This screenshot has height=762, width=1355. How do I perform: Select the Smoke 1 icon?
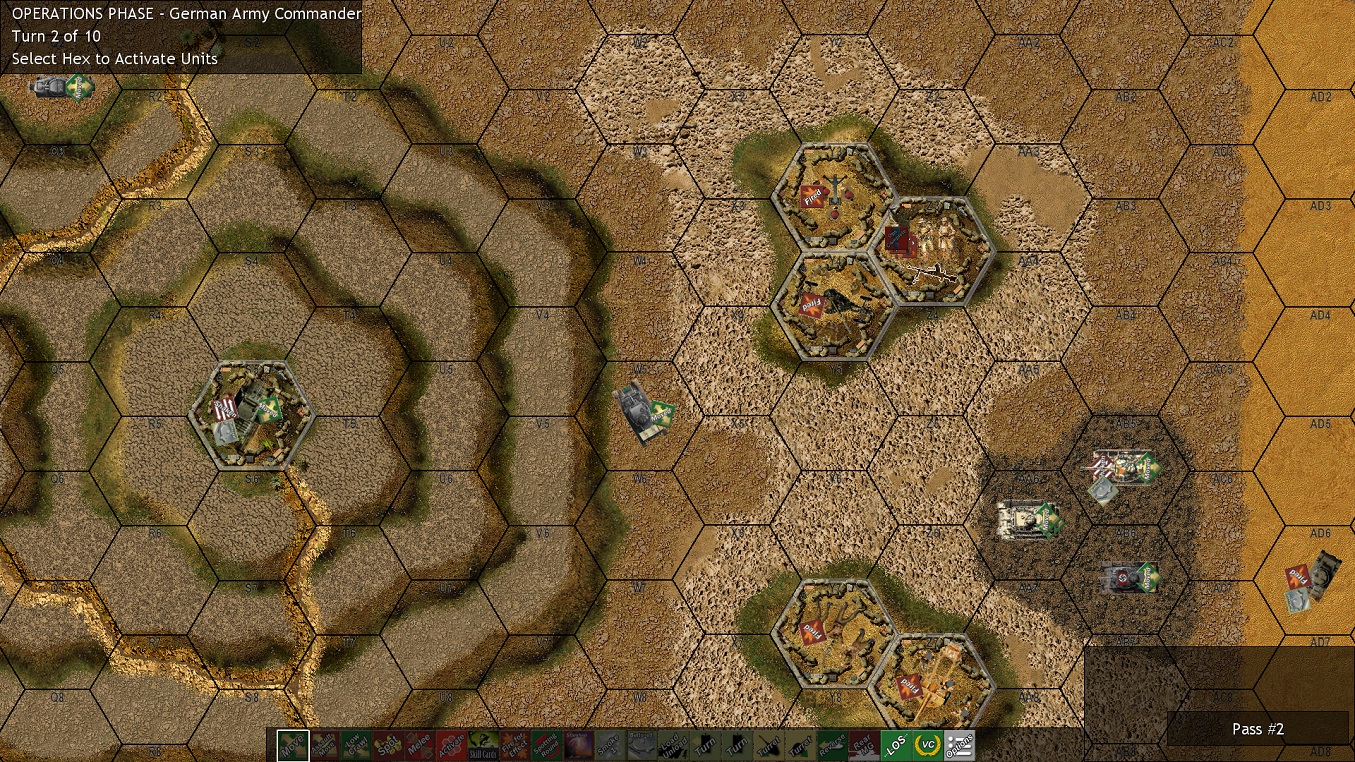(x=610, y=745)
